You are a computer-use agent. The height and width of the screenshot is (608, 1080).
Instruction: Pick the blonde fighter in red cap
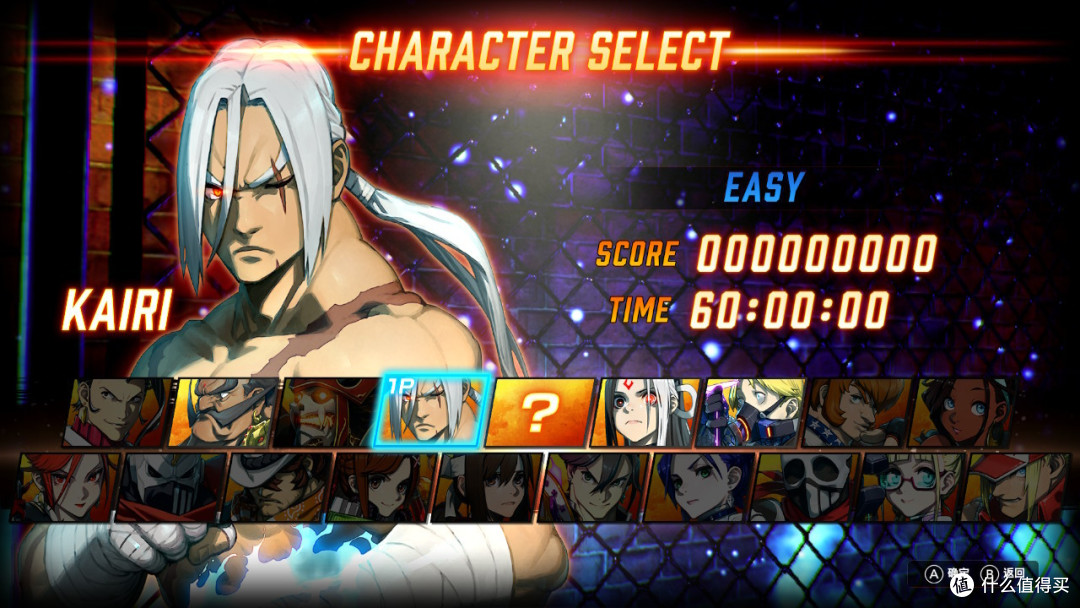(x=1012, y=487)
